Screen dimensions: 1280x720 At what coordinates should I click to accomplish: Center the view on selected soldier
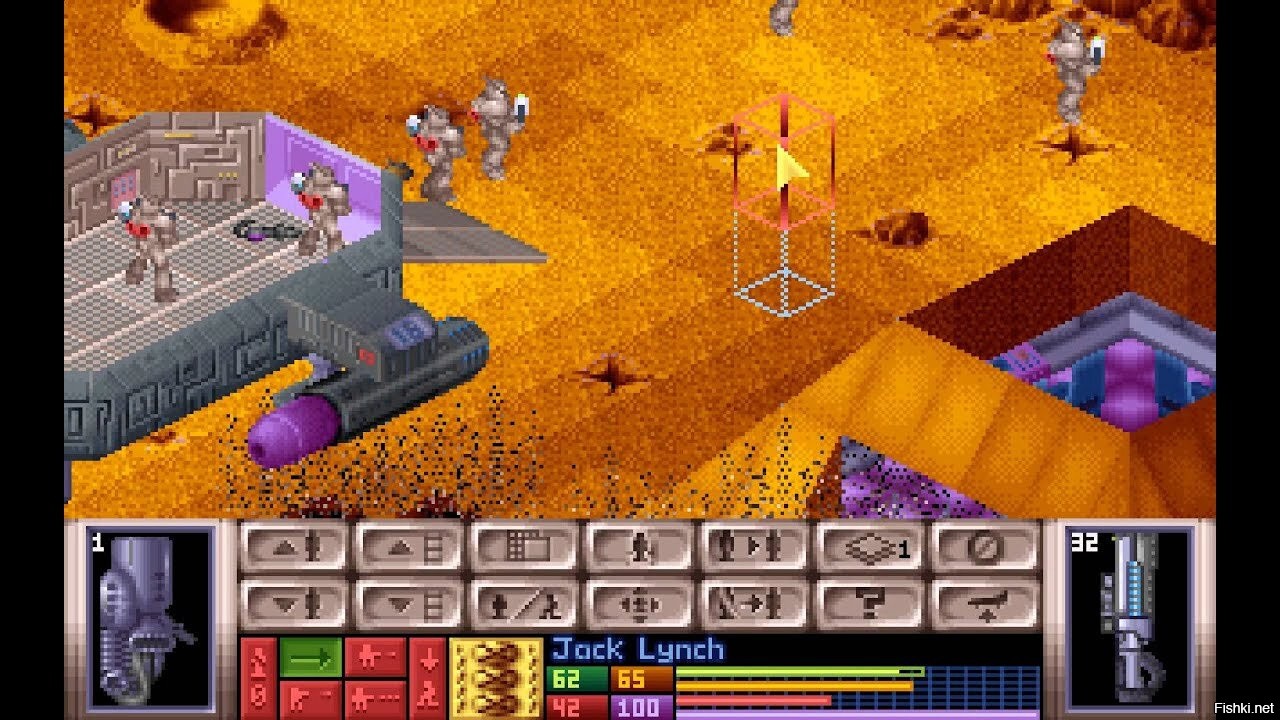tap(640, 604)
